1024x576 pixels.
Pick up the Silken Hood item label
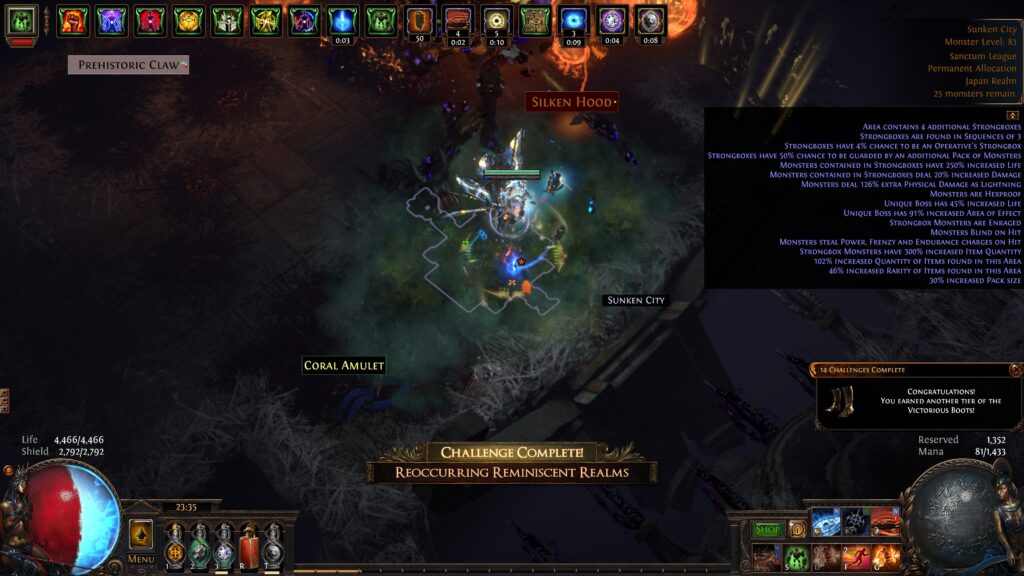click(x=572, y=102)
